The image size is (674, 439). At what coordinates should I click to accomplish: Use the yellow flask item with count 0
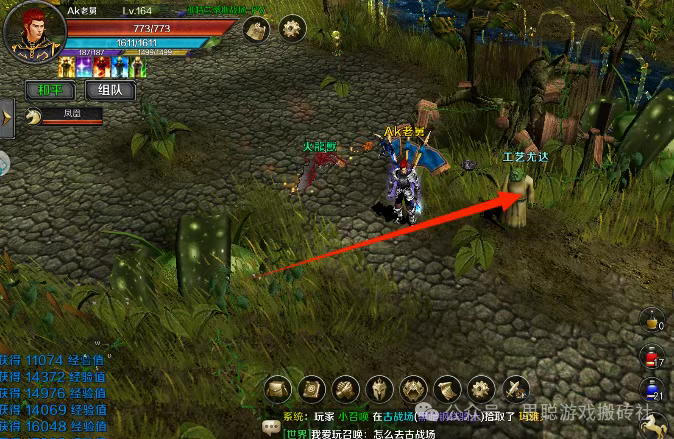tap(653, 320)
